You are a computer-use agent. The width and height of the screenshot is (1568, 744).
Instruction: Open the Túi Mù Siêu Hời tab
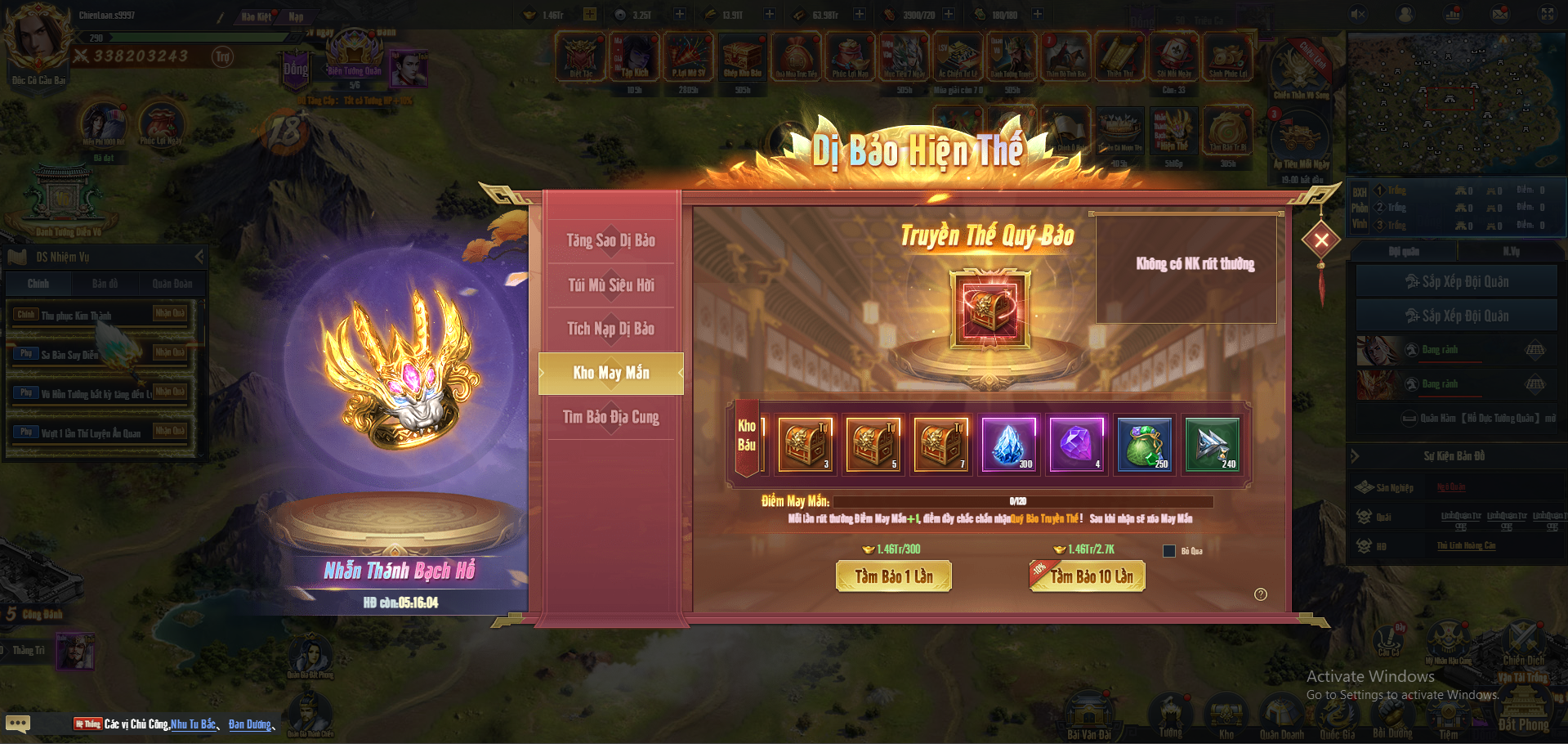tap(610, 285)
